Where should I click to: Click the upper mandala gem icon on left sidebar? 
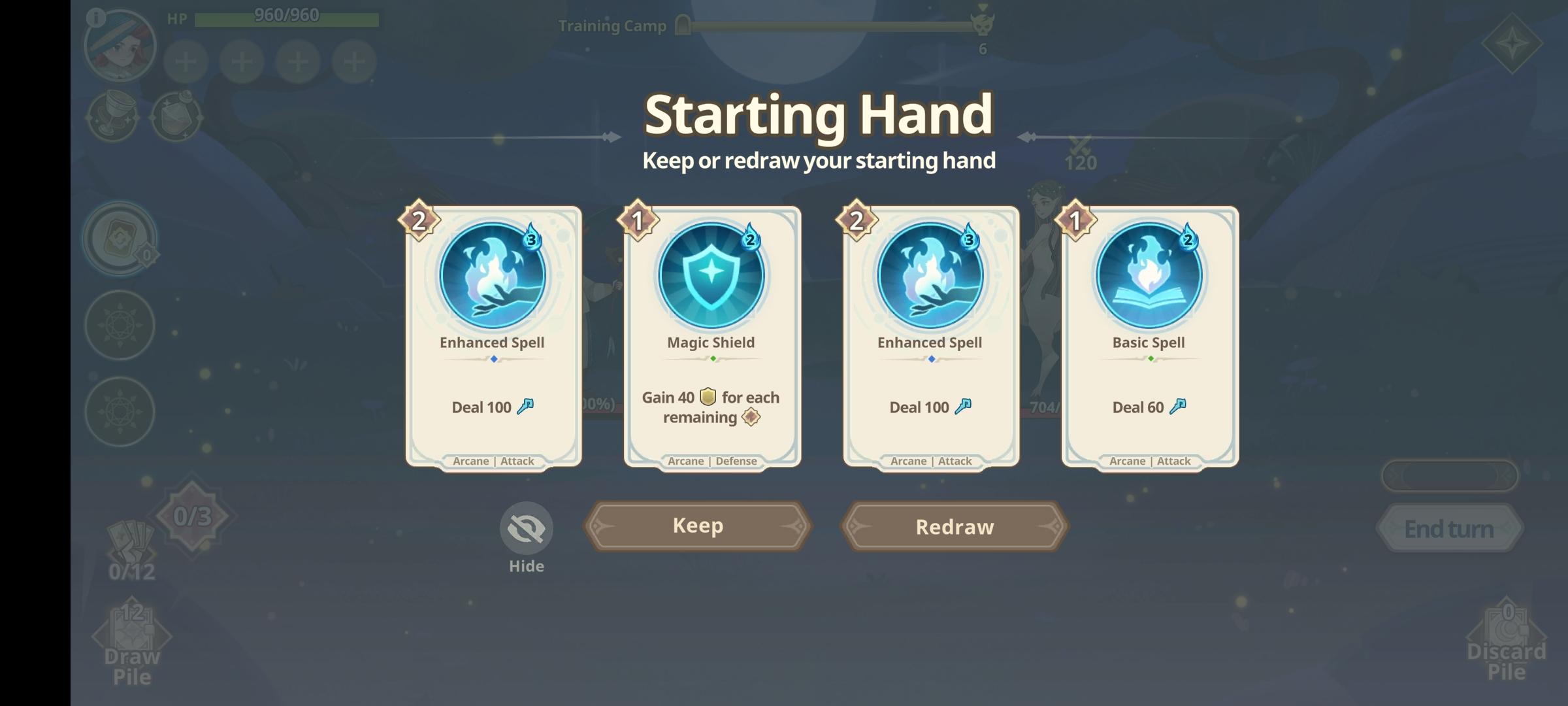click(x=120, y=325)
